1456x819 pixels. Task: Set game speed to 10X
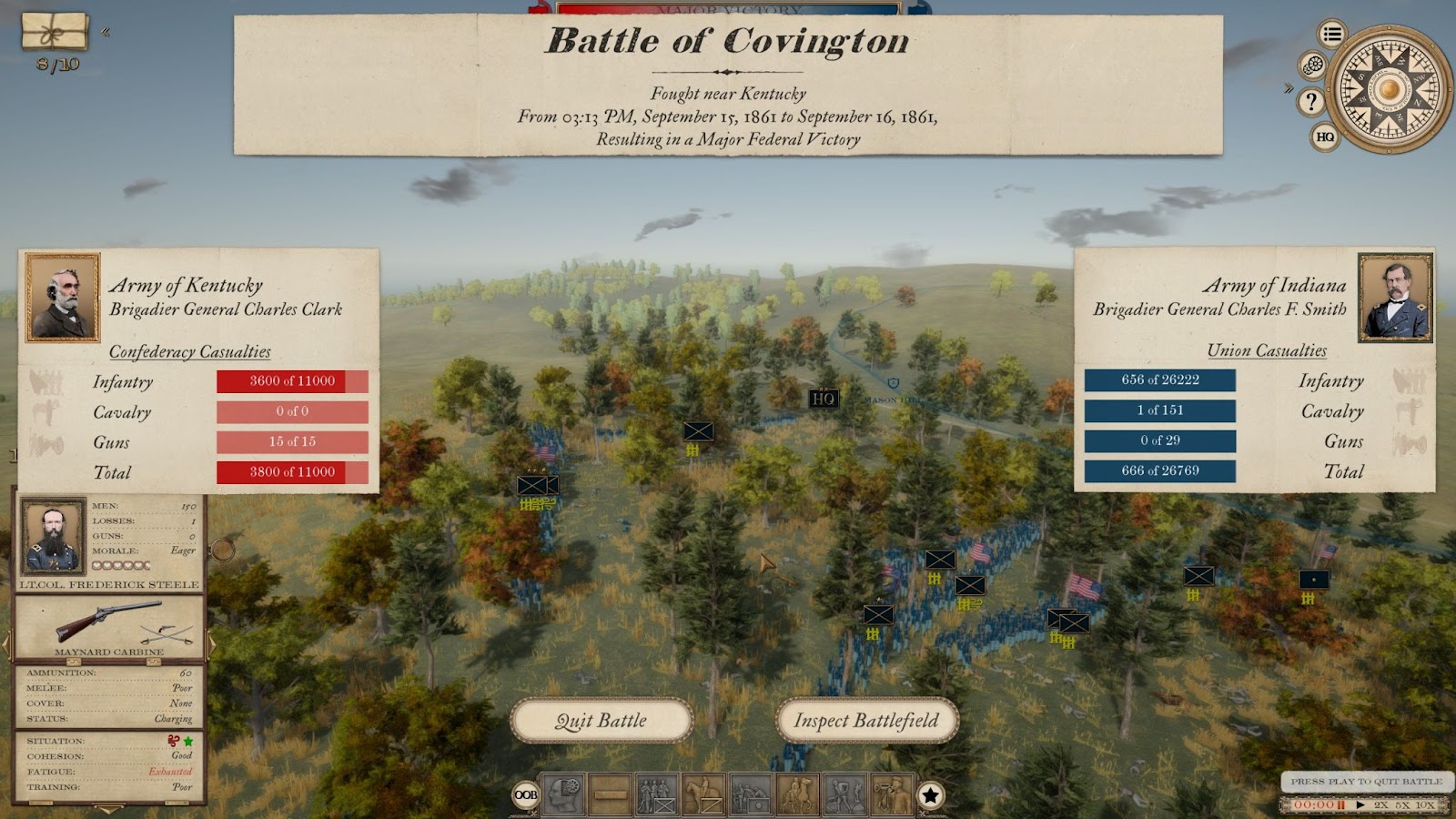pyautogui.click(x=1424, y=804)
